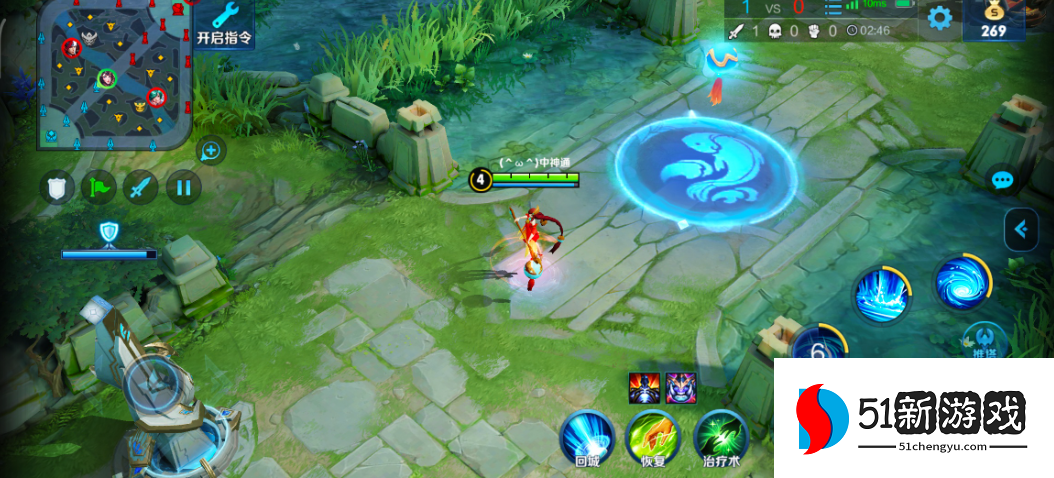Buy the red fiery recommended item
Viewport: 1054px width, 478px height.
click(641, 387)
